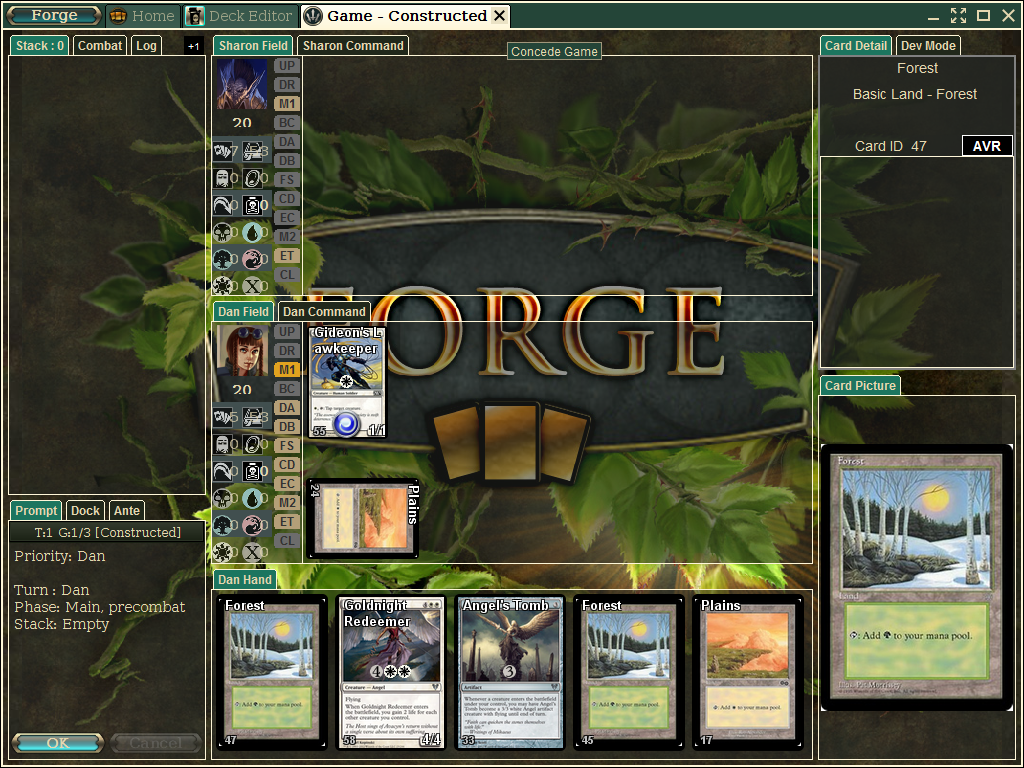Select Gideon's Lawkeeper on the battlefield
Viewport: 1024px width, 768px height.
tap(346, 382)
